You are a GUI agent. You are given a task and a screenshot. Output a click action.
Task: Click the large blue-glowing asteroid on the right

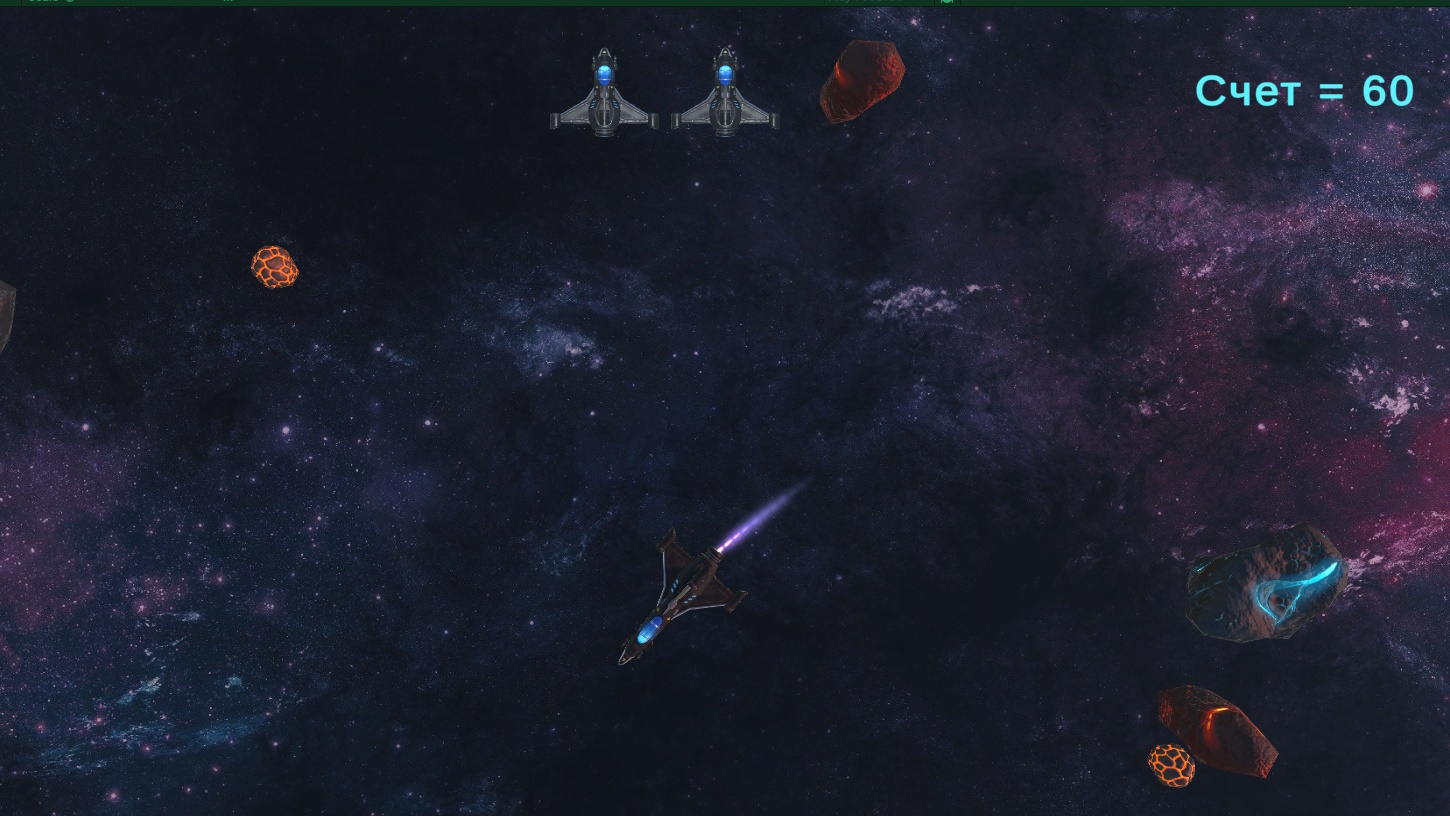click(x=1270, y=585)
